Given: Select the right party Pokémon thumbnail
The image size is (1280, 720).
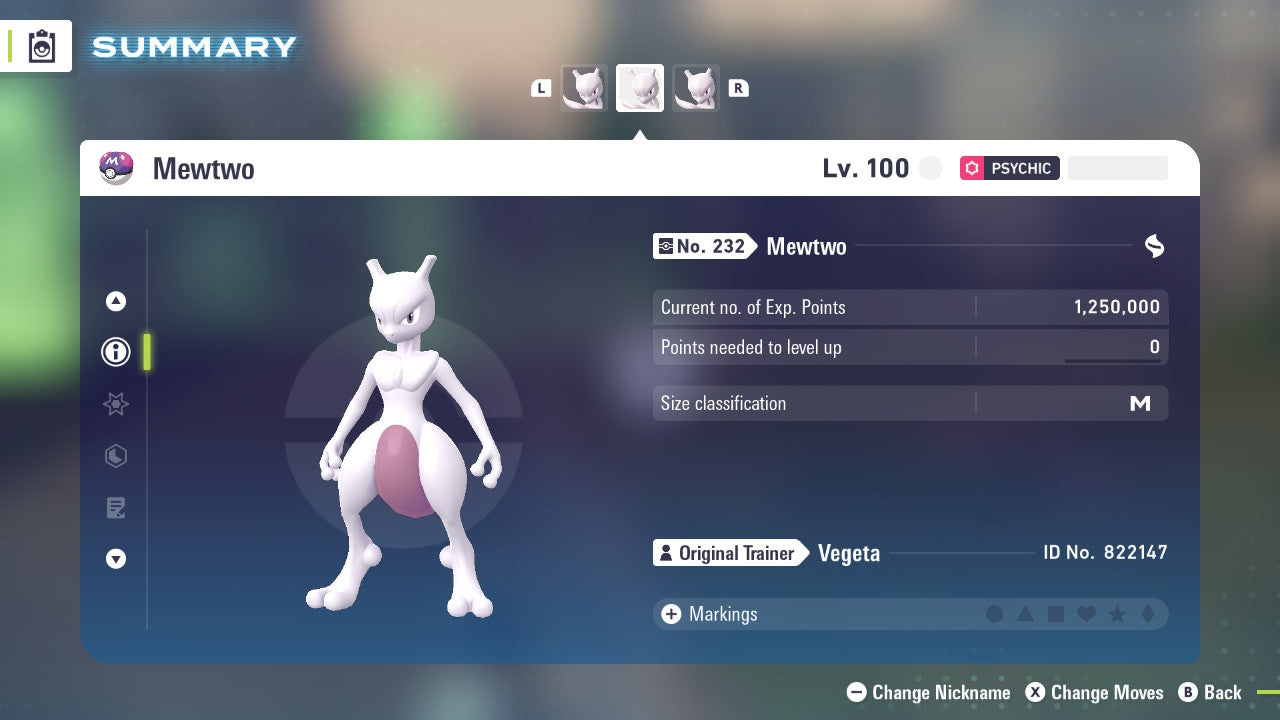Looking at the screenshot, I should point(696,88).
